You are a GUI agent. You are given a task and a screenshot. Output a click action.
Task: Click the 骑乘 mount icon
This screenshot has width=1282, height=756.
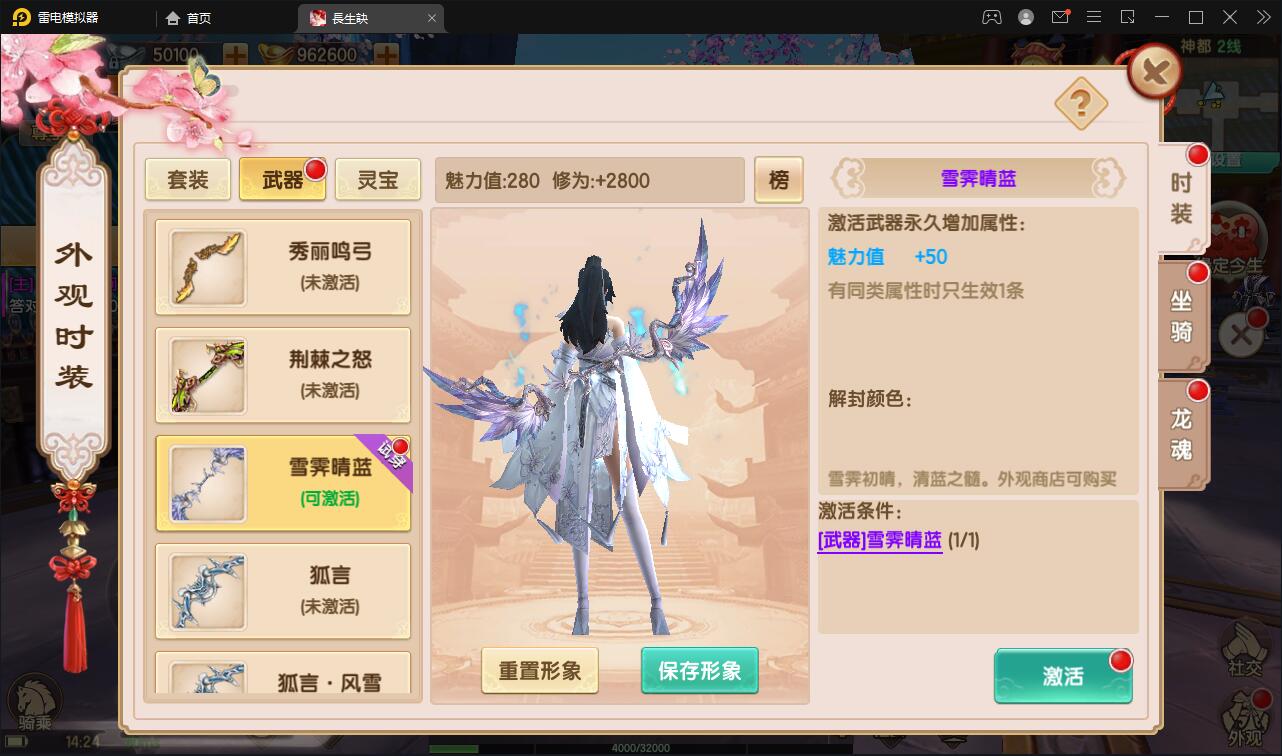coord(35,701)
